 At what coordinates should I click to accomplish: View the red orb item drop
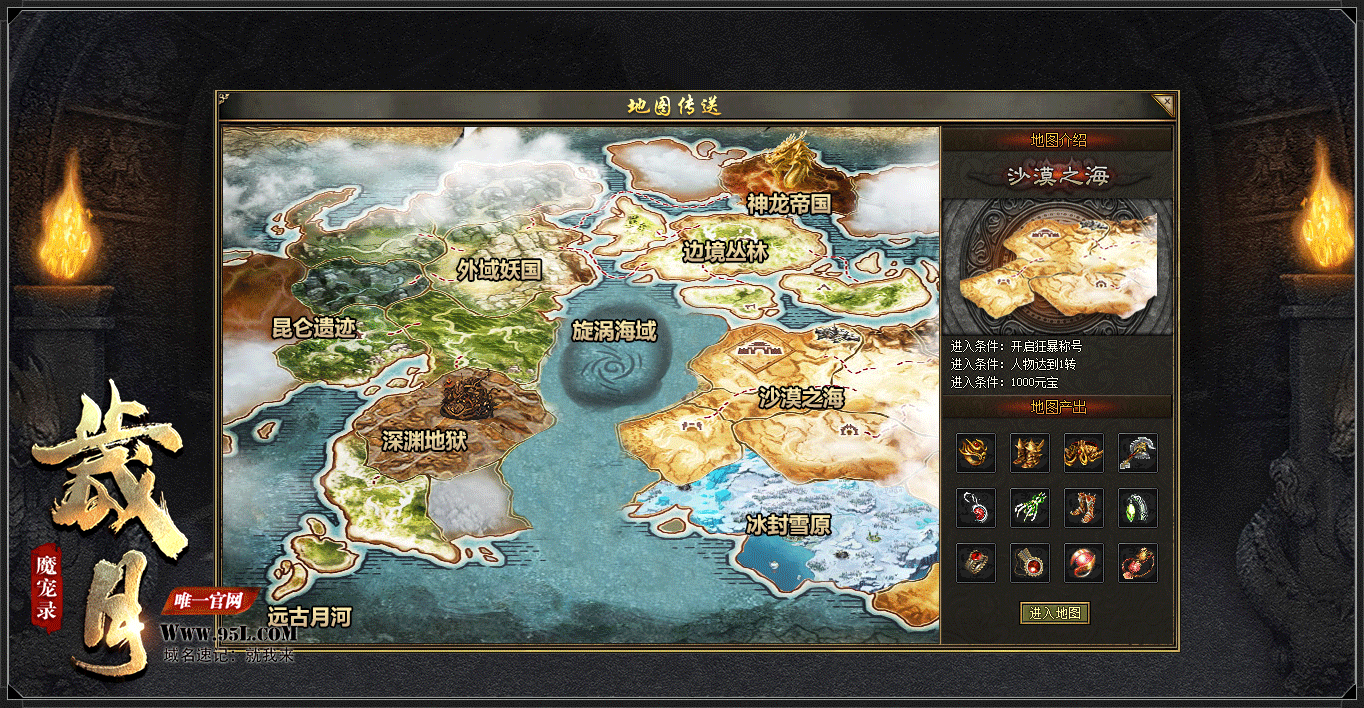point(1083,563)
